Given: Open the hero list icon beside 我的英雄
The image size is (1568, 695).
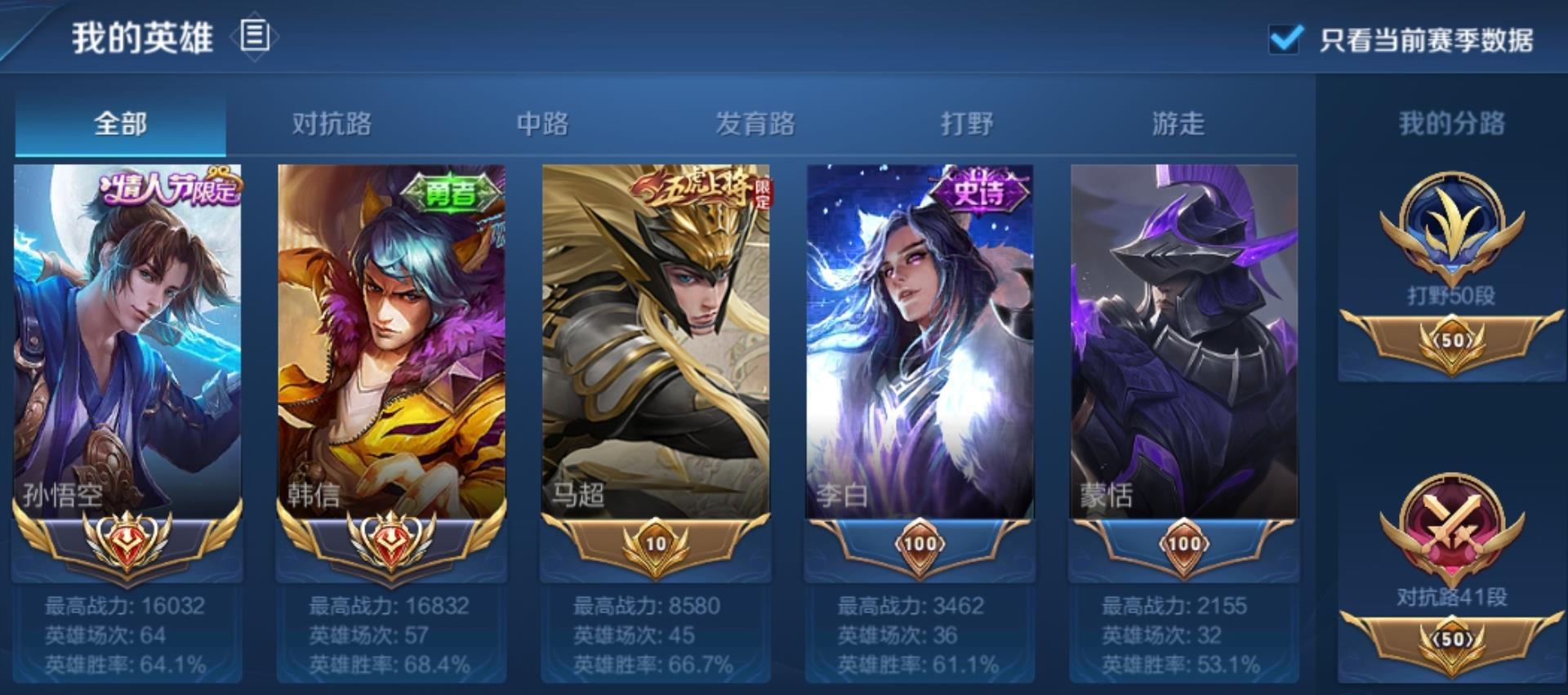Looking at the screenshot, I should (254, 34).
